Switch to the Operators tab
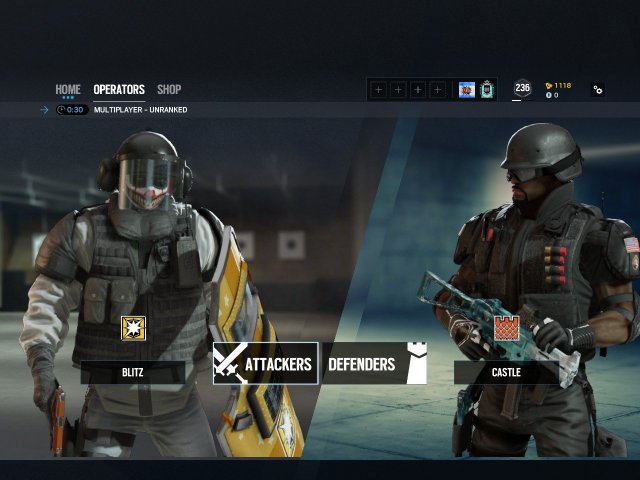This screenshot has height=480, width=640. coord(119,90)
